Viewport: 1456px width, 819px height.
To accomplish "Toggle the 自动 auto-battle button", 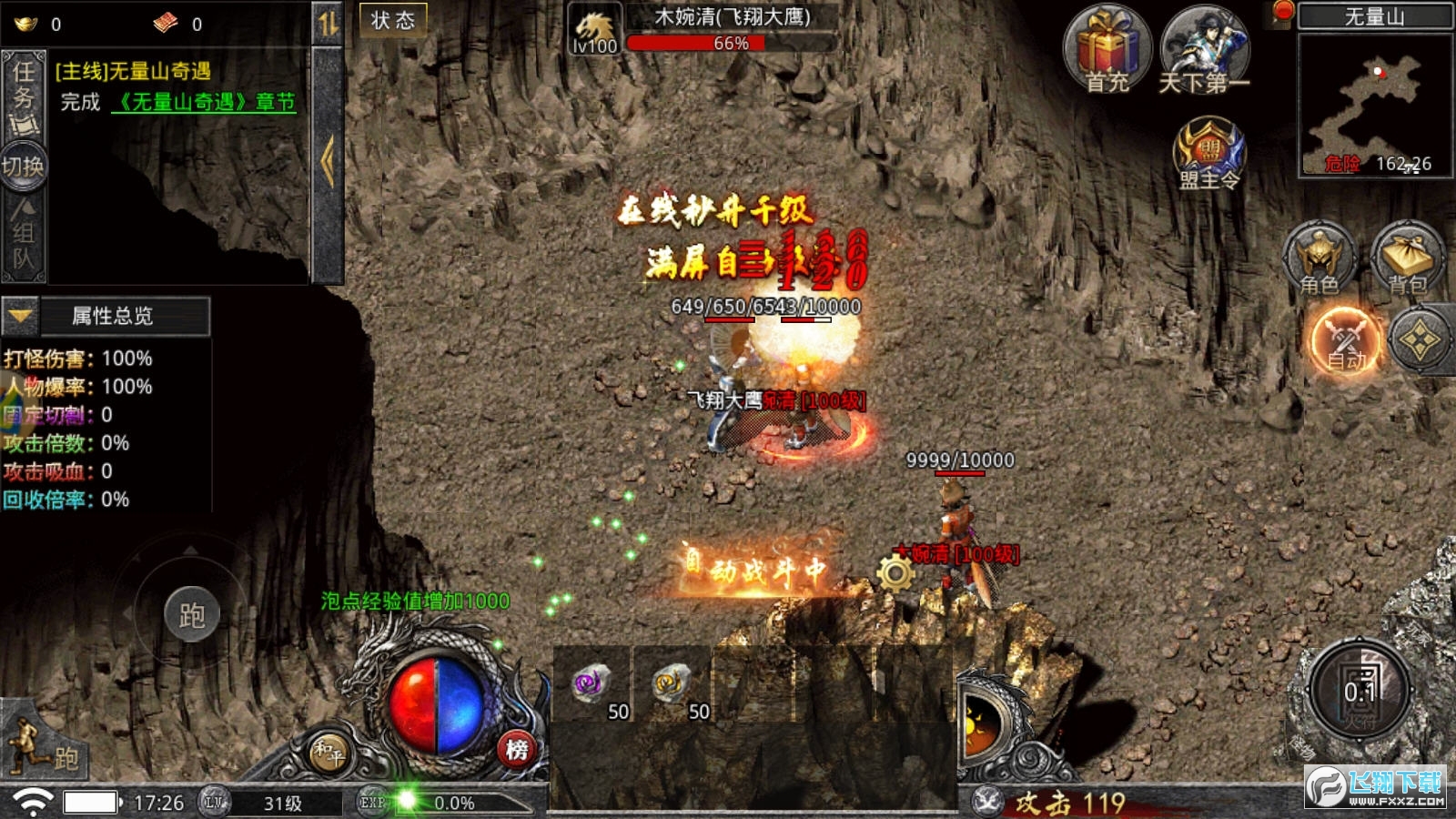I will click(1346, 342).
